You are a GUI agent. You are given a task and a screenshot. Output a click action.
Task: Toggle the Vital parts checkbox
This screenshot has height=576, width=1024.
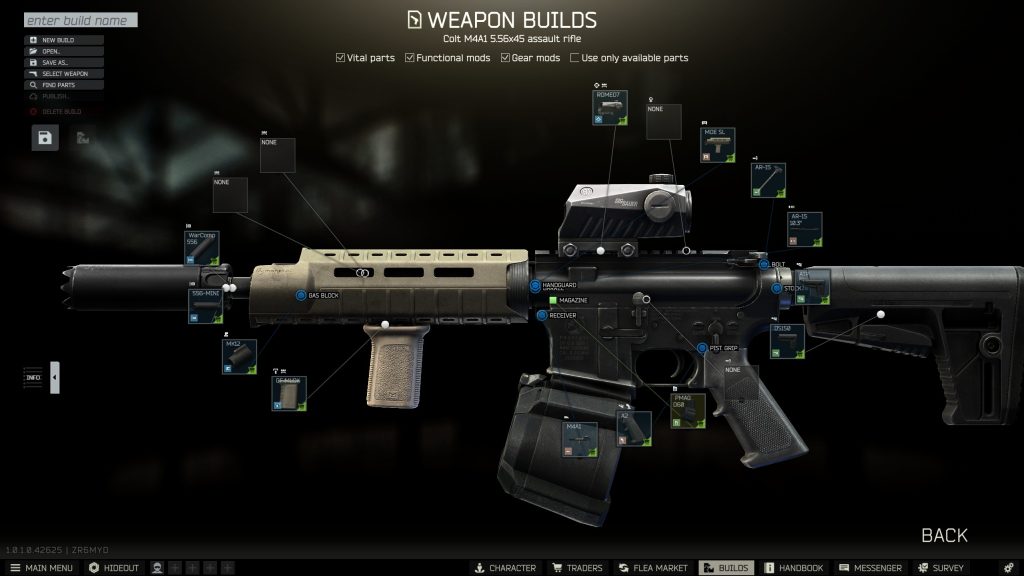341,58
